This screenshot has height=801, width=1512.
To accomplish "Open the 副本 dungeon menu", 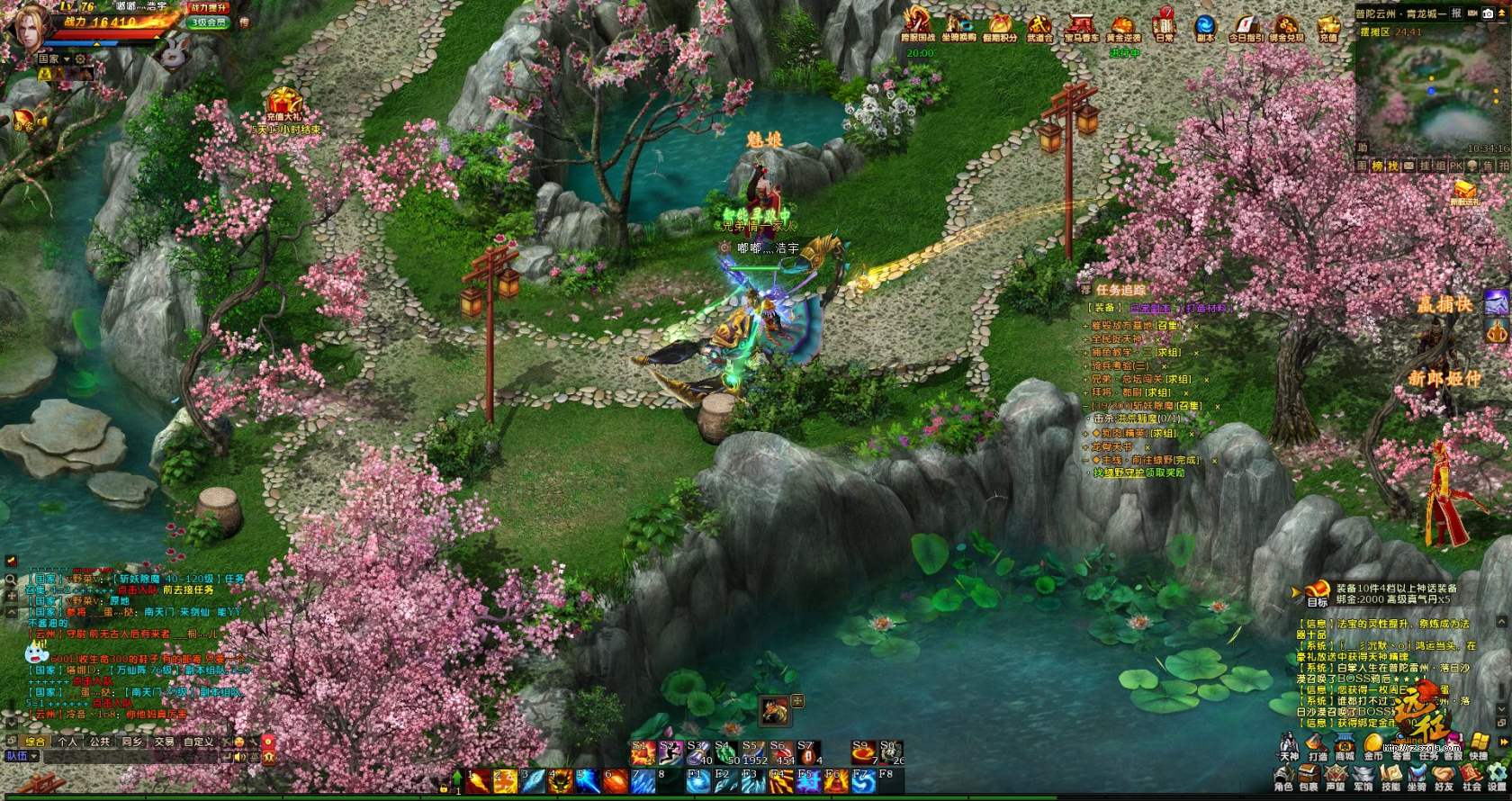I will pos(1205,25).
